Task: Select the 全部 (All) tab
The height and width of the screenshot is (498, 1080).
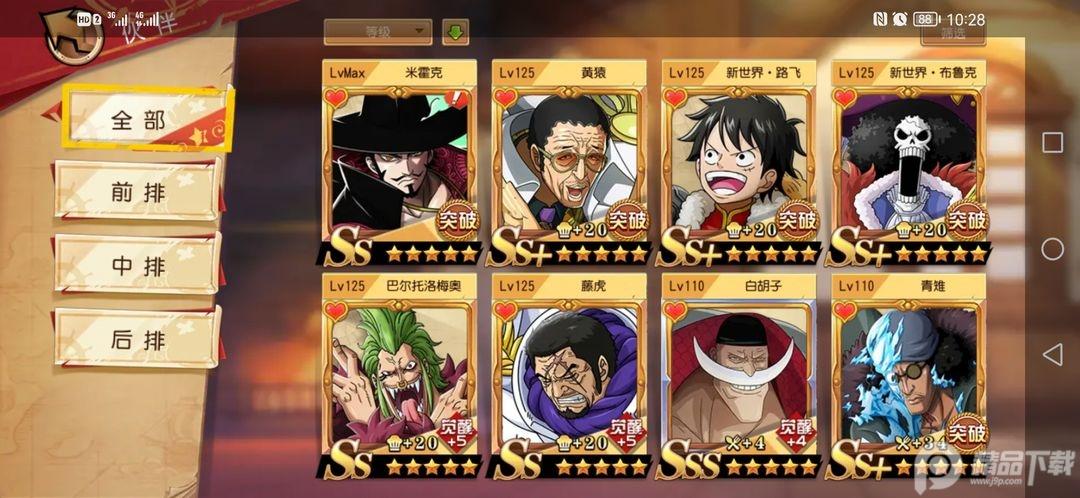Action: point(139,119)
